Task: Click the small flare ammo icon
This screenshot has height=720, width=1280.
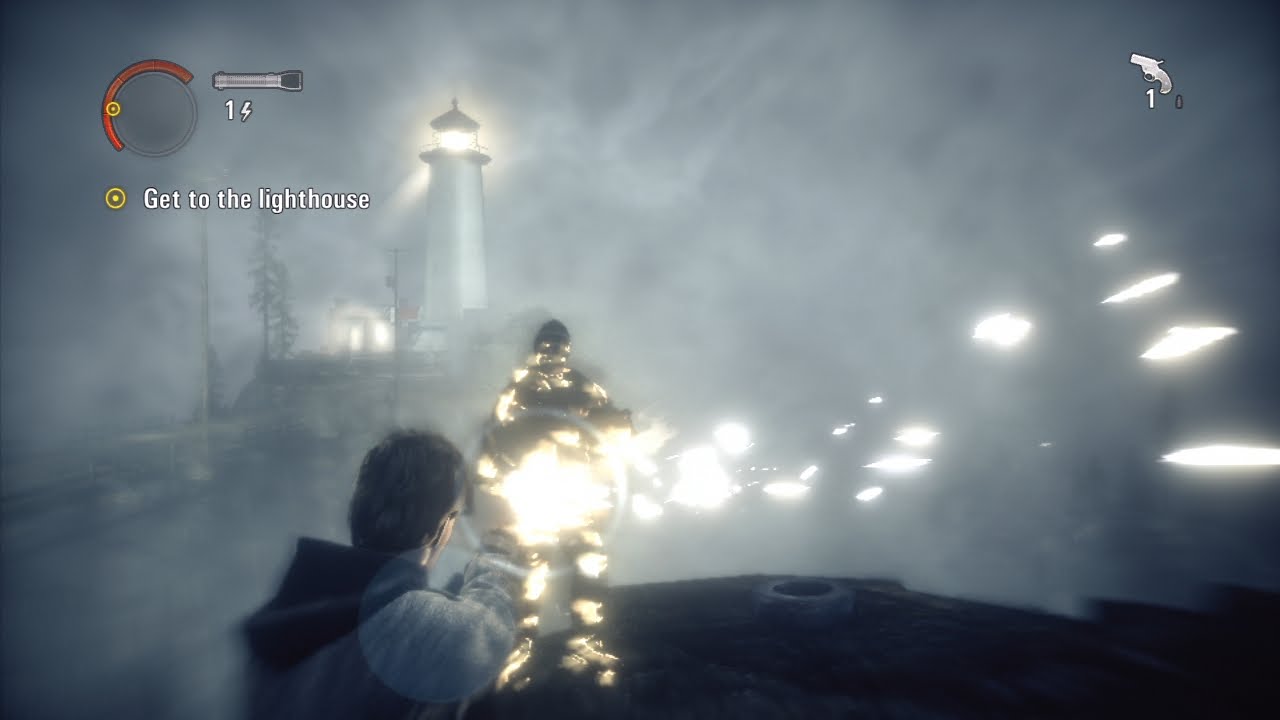Action: (x=1179, y=102)
